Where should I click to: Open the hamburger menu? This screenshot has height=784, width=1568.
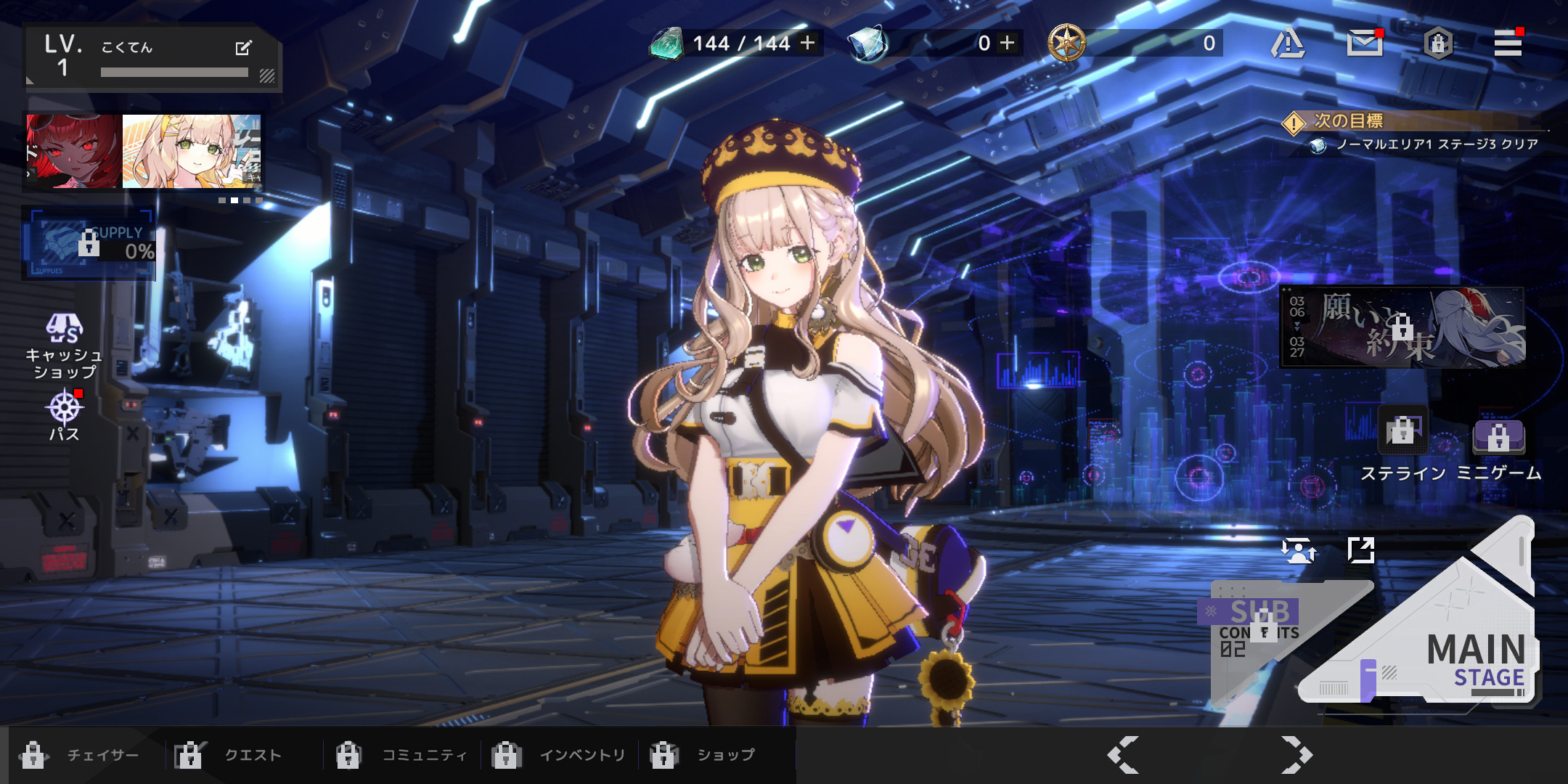(x=1508, y=44)
